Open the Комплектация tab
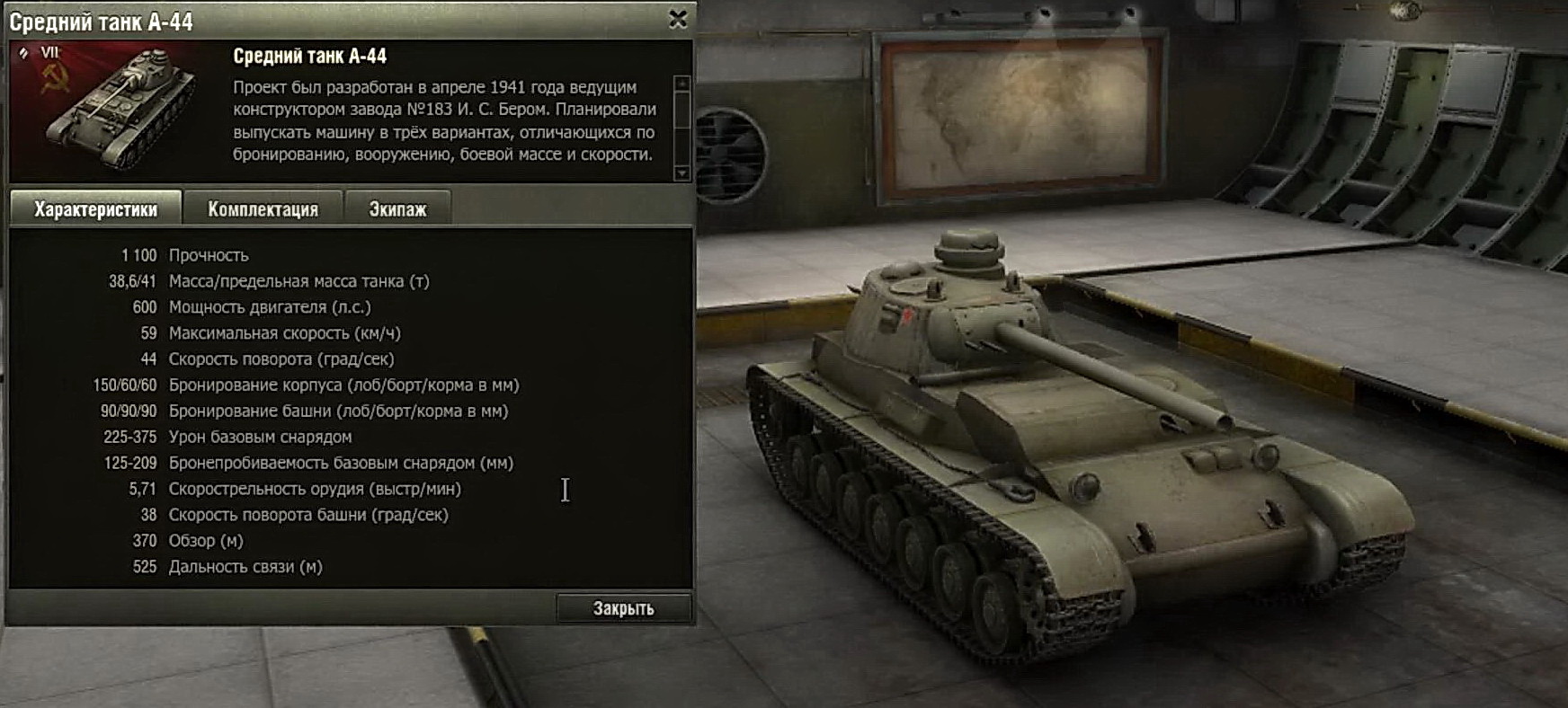This screenshot has height=708, width=1568. click(x=263, y=209)
